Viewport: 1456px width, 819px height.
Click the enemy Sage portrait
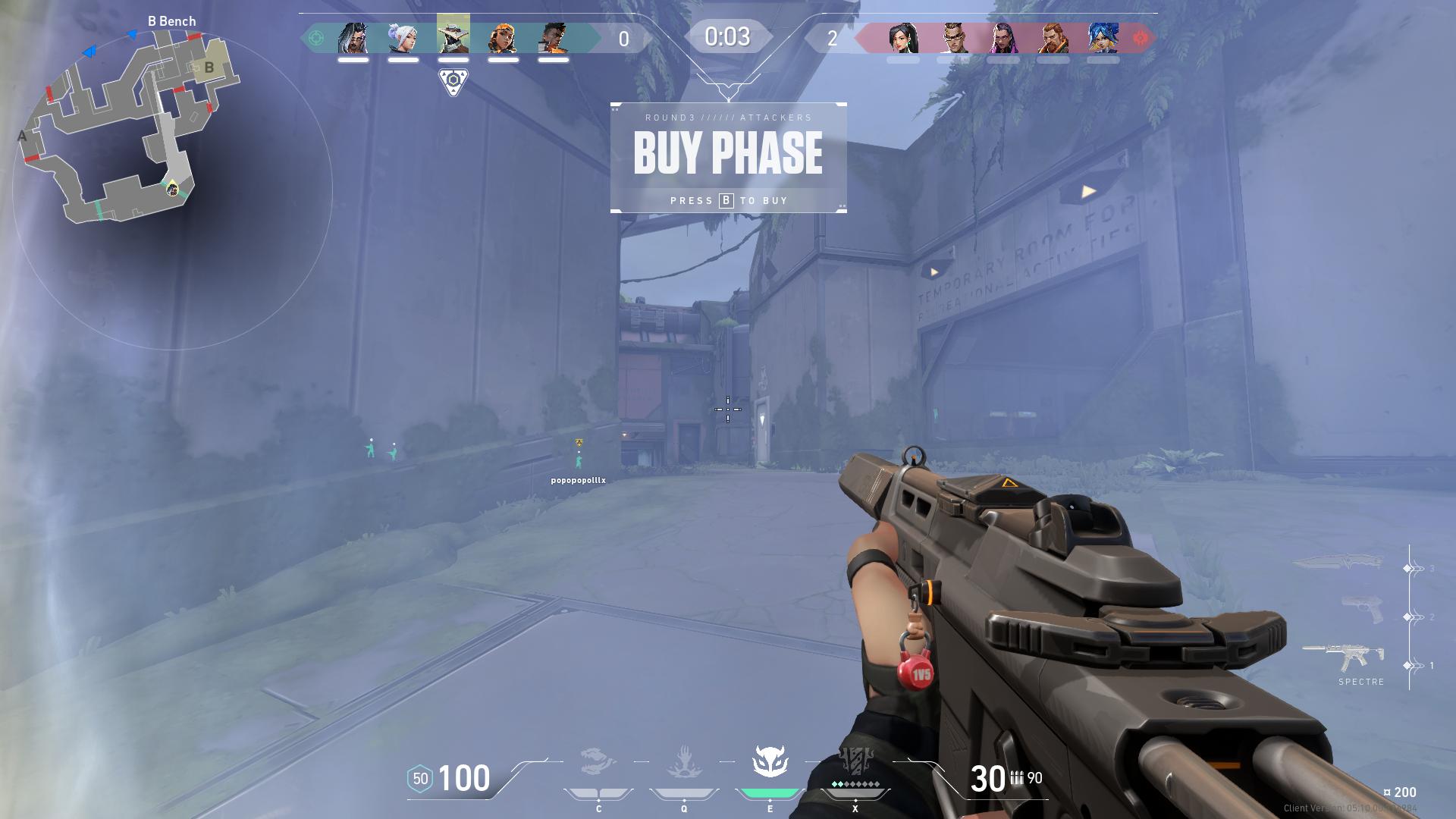903,37
